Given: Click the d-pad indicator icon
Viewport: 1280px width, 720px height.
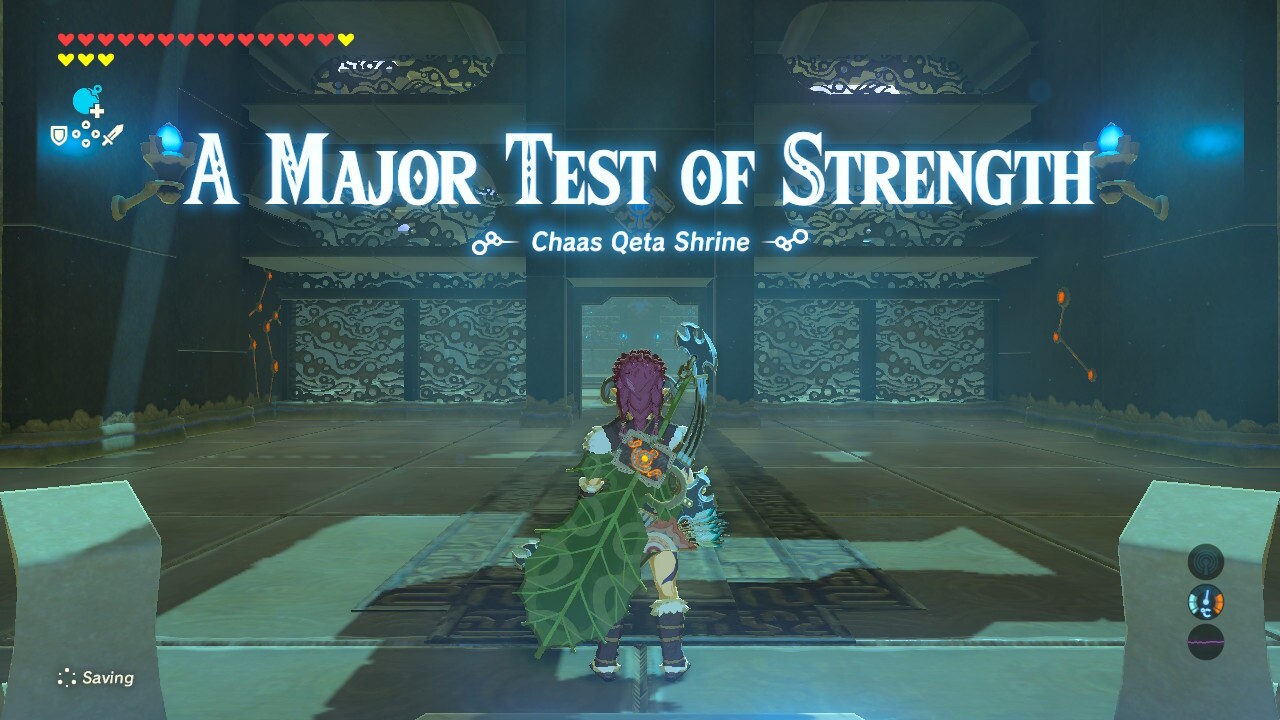Looking at the screenshot, I should pos(86,135).
